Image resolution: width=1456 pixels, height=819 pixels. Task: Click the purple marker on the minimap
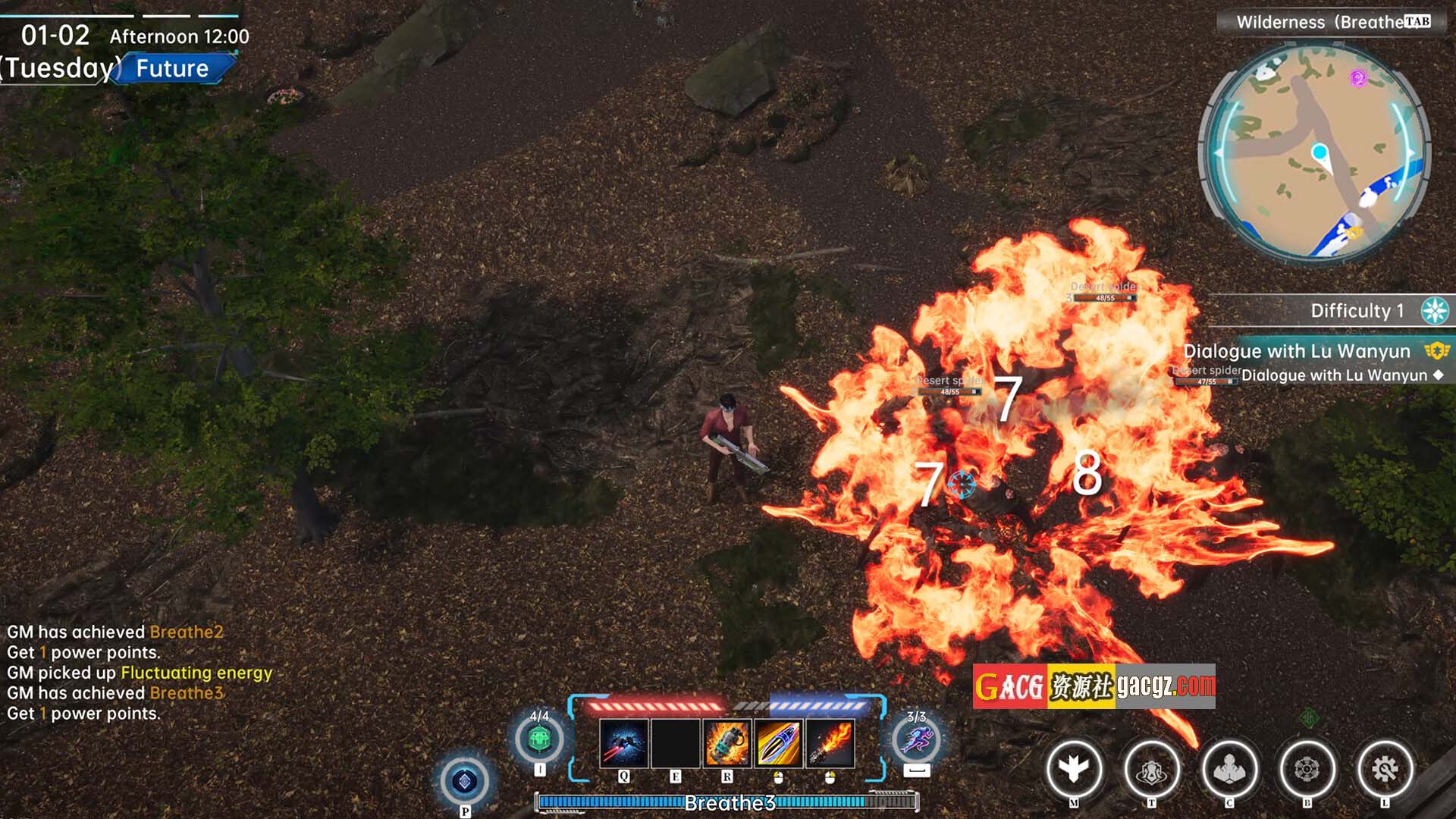(1358, 77)
